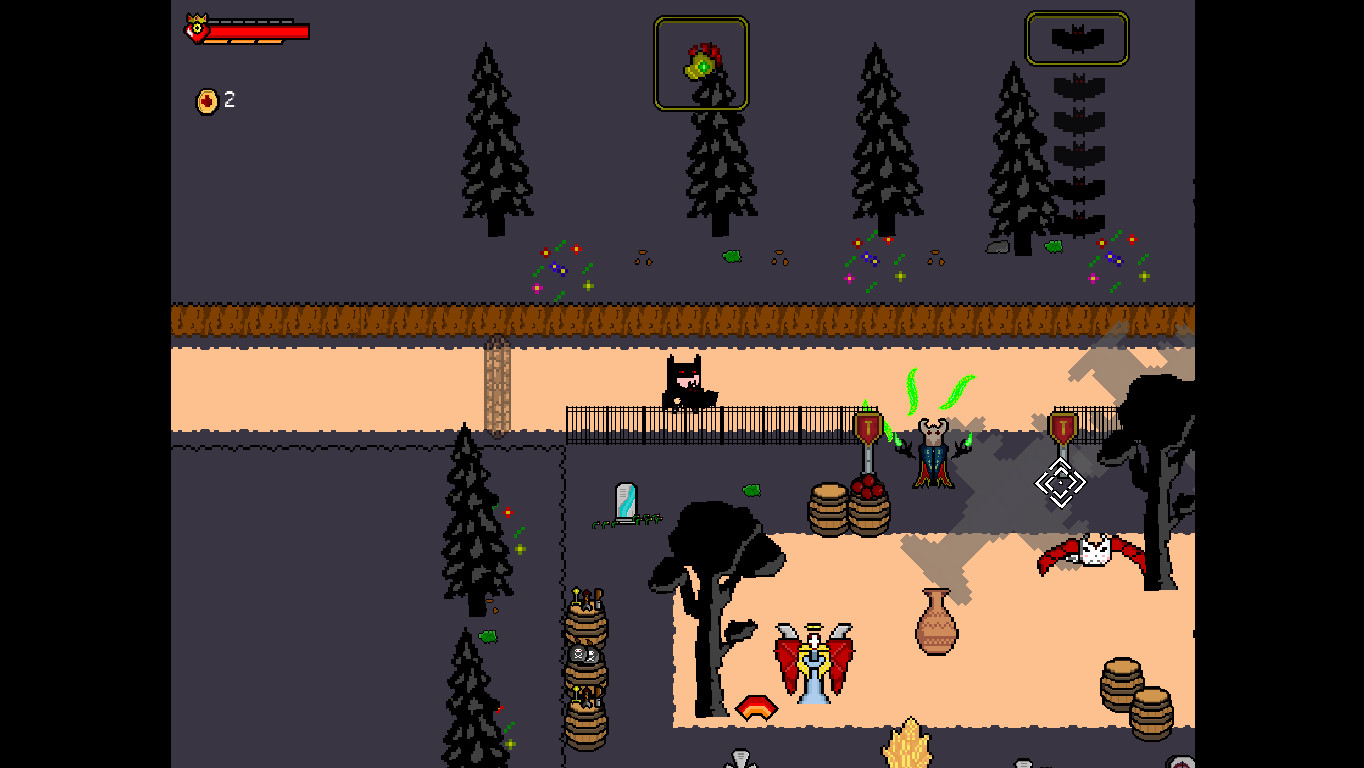Click the diamond crosshair target marker
This screenshot has width=1364, height=768.
pyautogui.click(x=1059, y=483)
